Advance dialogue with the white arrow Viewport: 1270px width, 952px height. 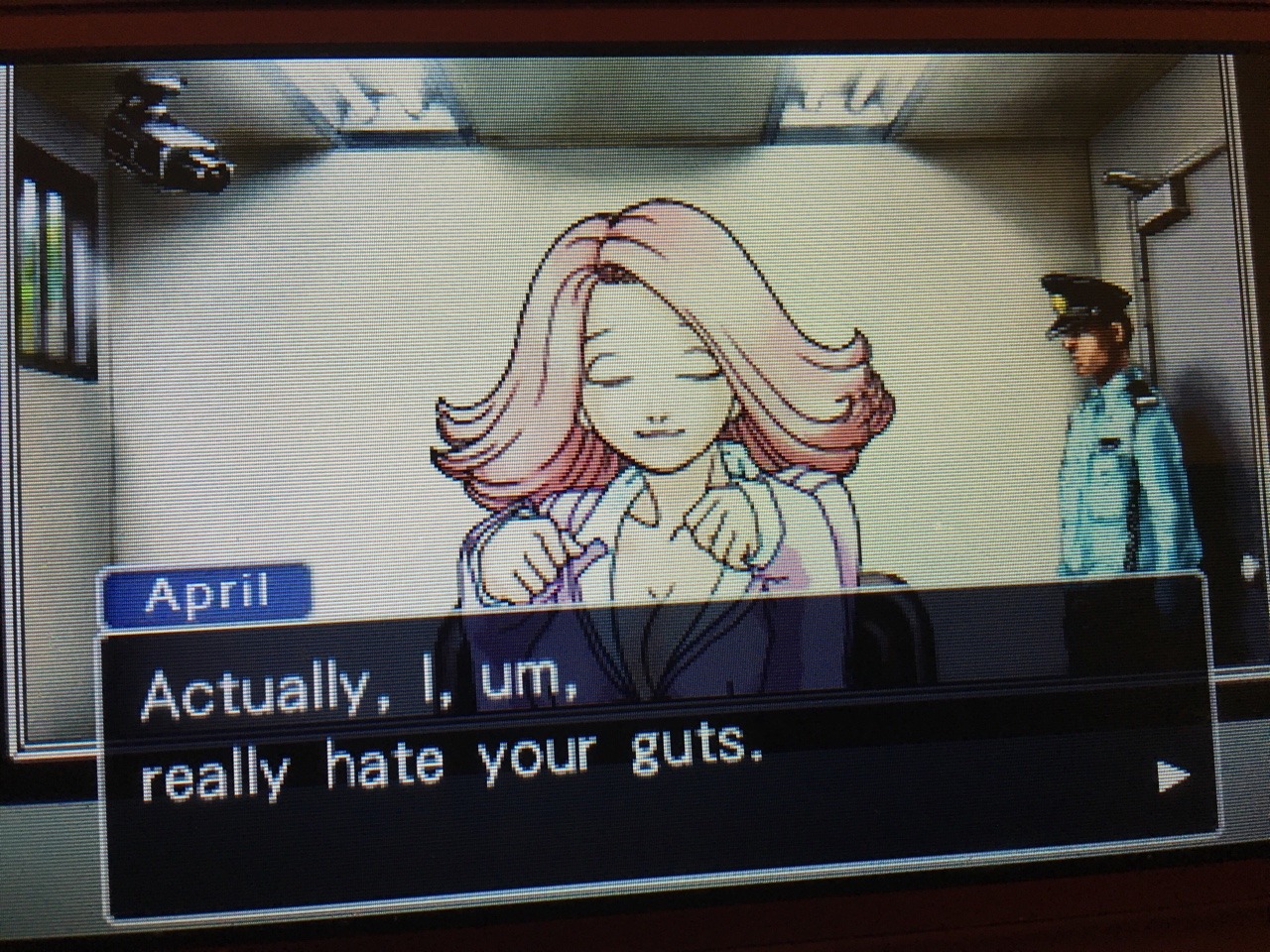pyautogui.click(x=1173, y=776)
